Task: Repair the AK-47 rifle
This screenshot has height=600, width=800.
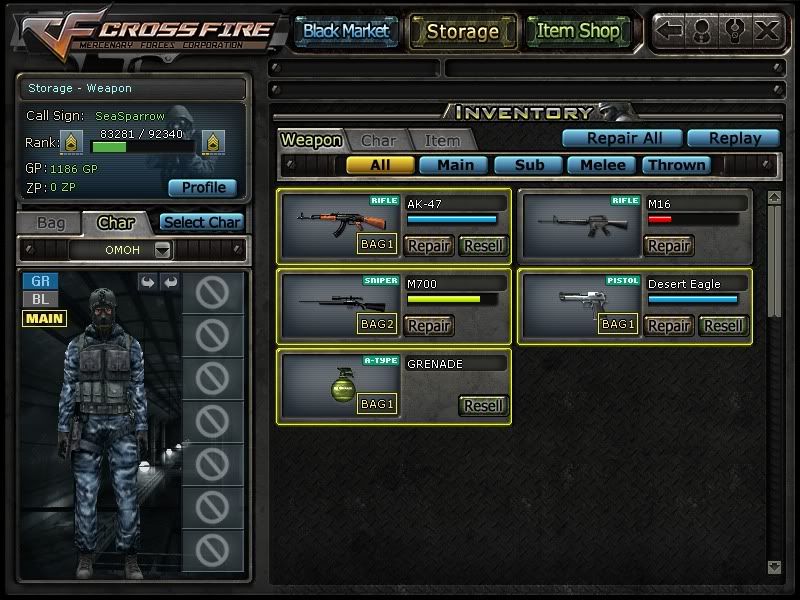Action: [429, 245]
